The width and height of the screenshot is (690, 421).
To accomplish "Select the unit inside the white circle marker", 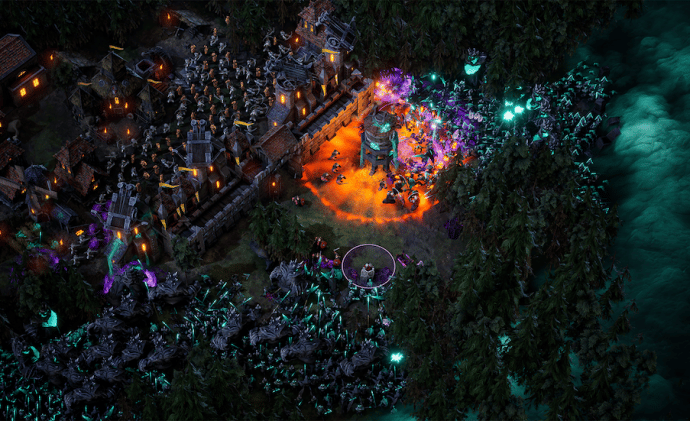I will (x=367, y=271).
